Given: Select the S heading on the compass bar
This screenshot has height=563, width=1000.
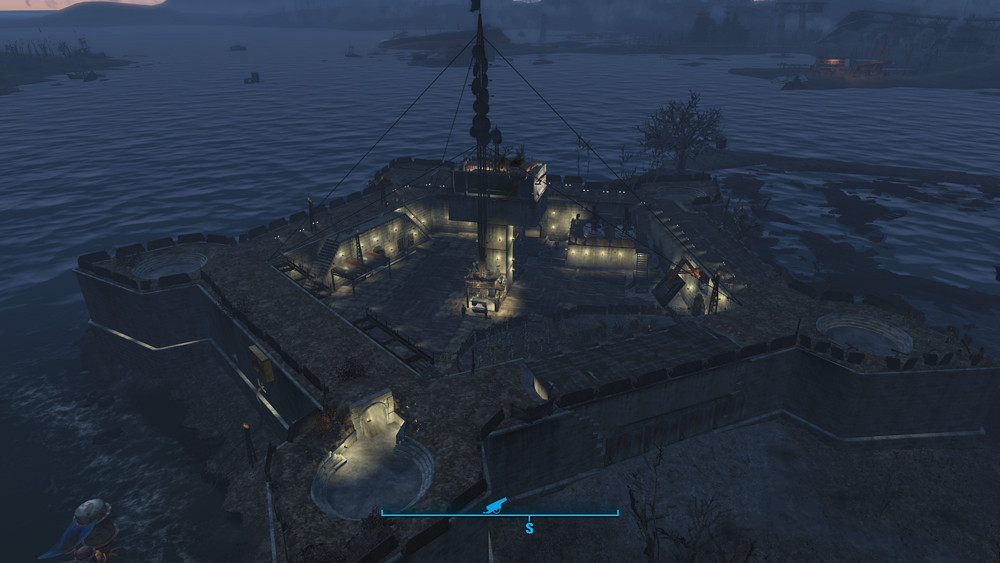Looking at the screenshot, I should coord(529,526).
